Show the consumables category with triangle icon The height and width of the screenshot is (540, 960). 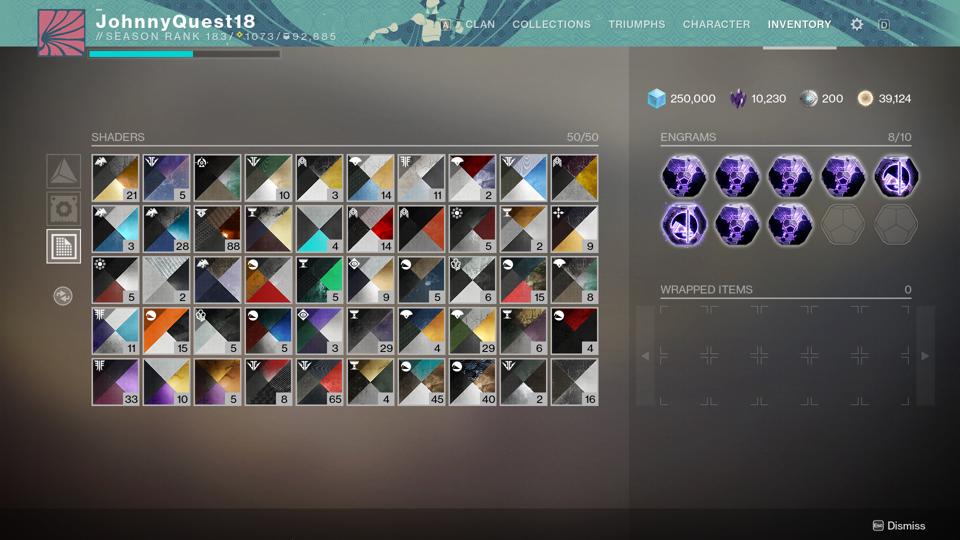coord(64,171)
